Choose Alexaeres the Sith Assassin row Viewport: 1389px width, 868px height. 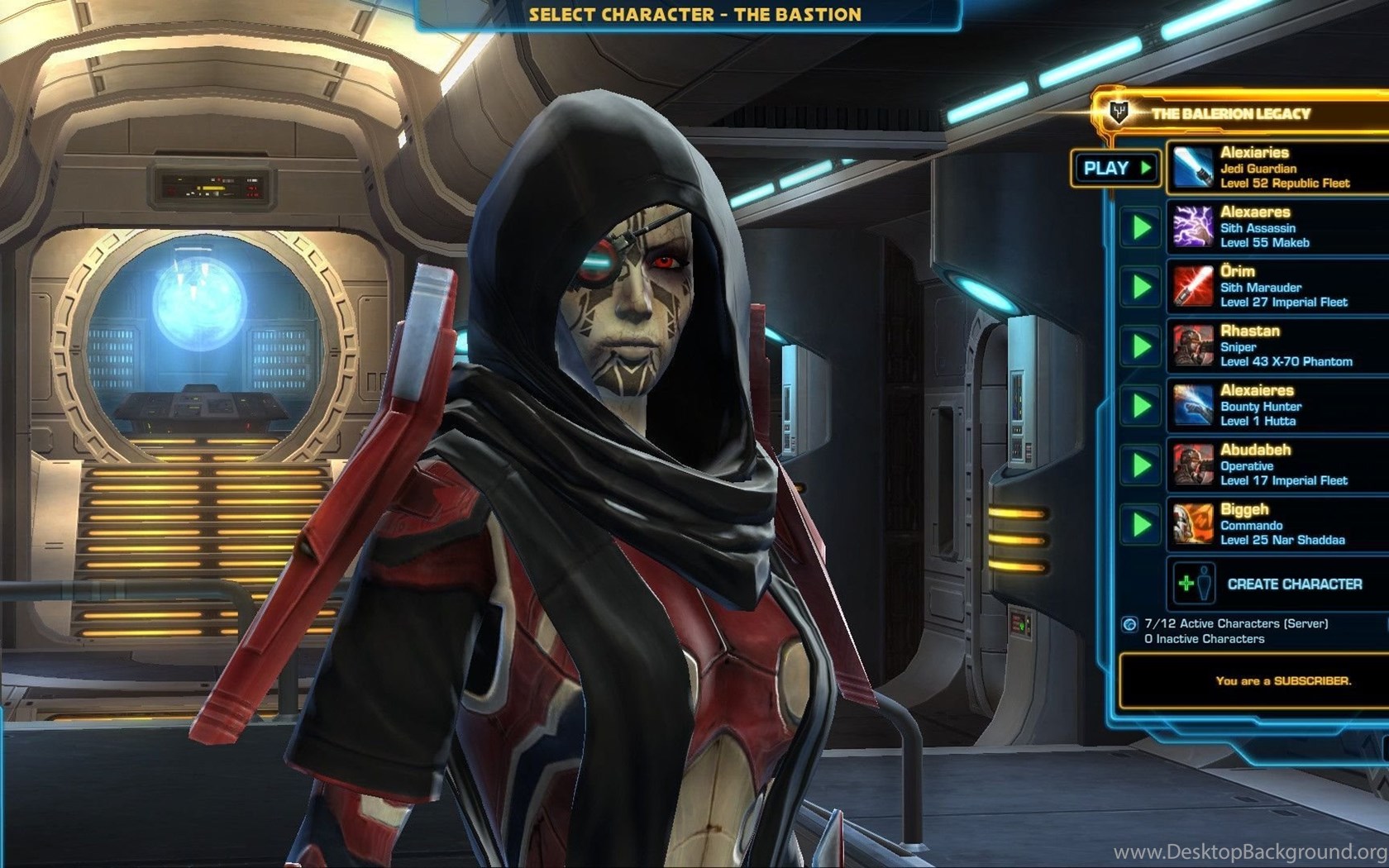click(1277, 227)
